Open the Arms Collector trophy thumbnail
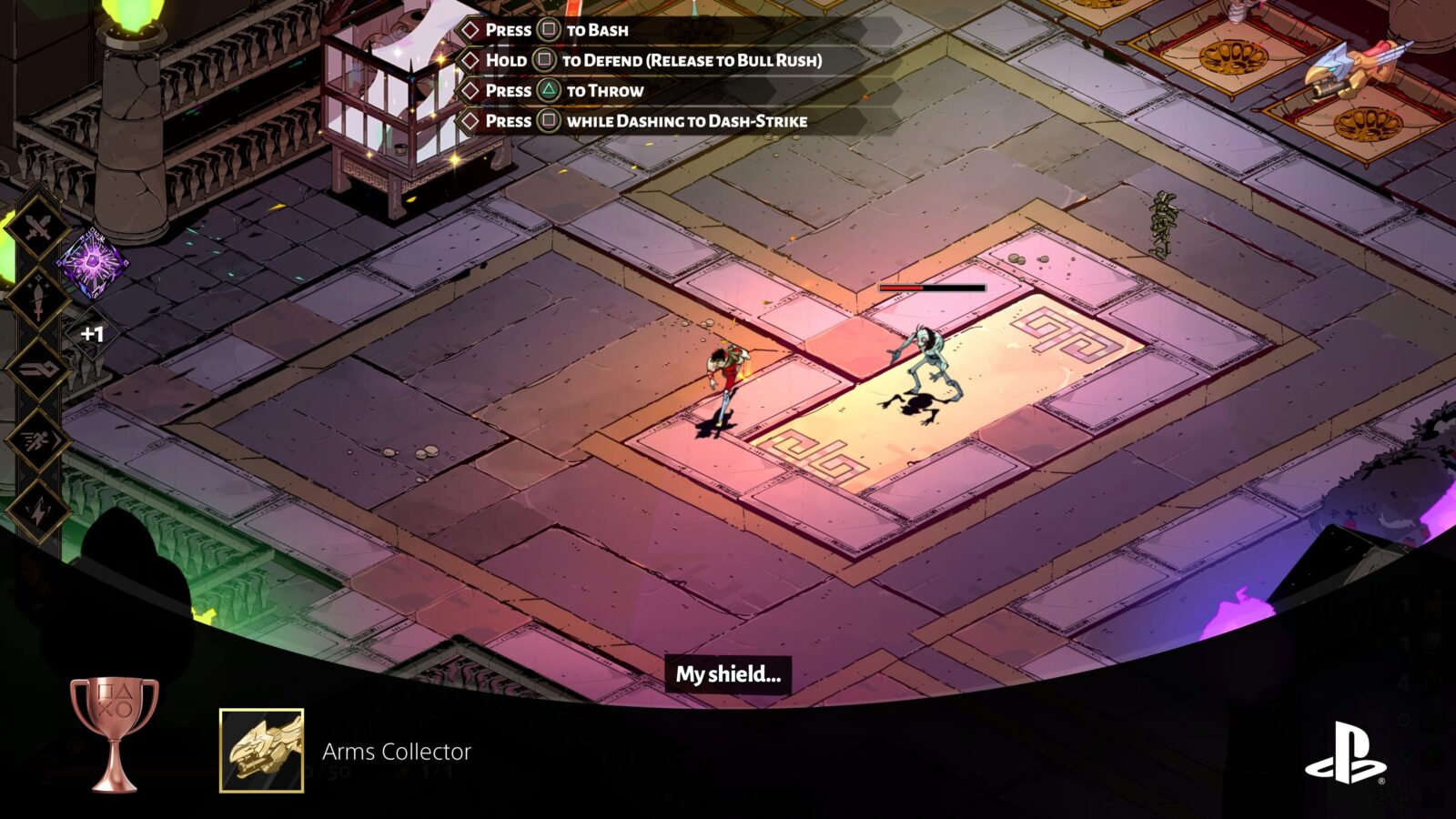Image resolution: width=1456 pixels, height=819 pixels. 261,751
